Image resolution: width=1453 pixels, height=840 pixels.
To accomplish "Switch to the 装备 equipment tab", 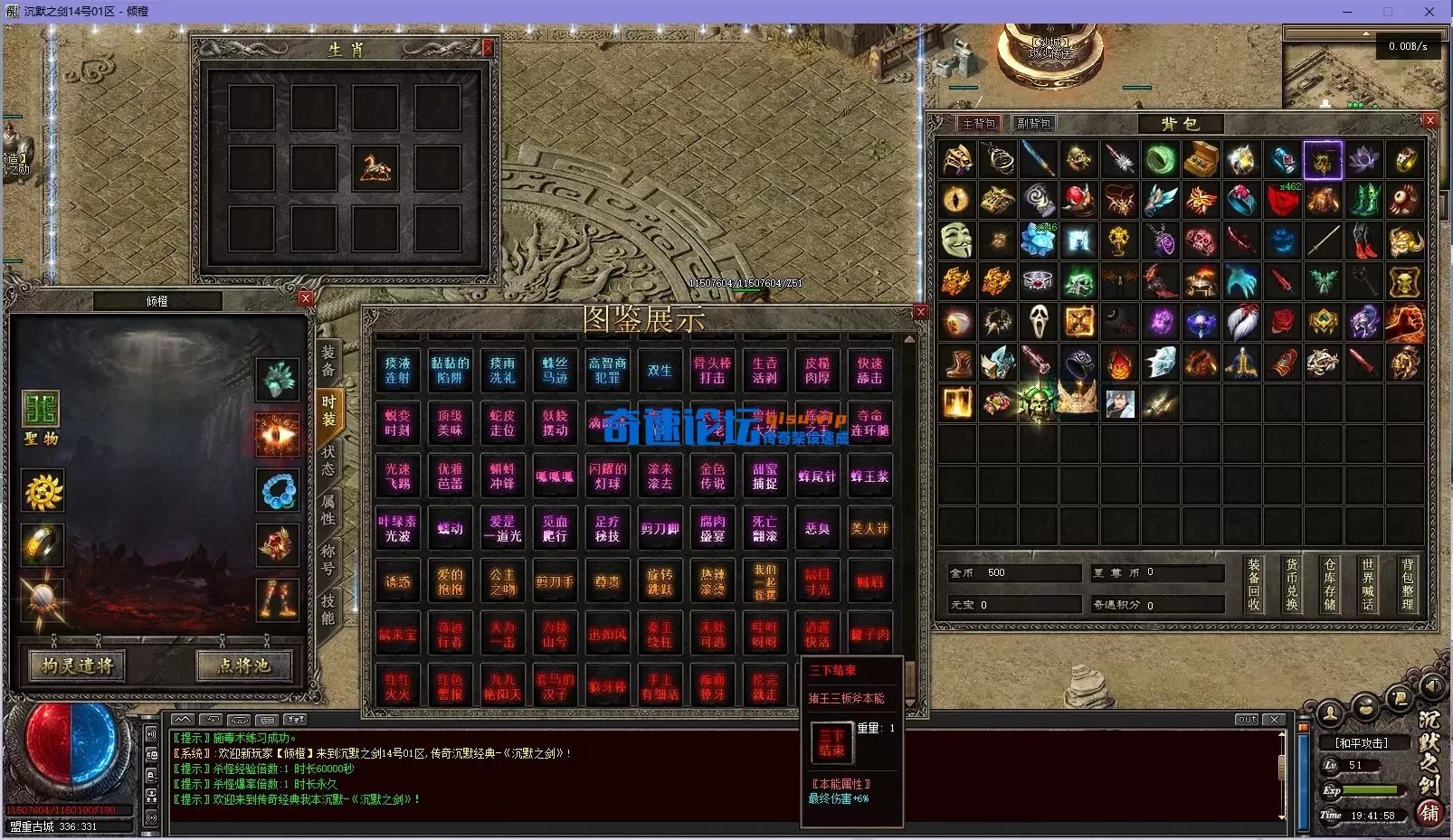I will coord(328,361).
